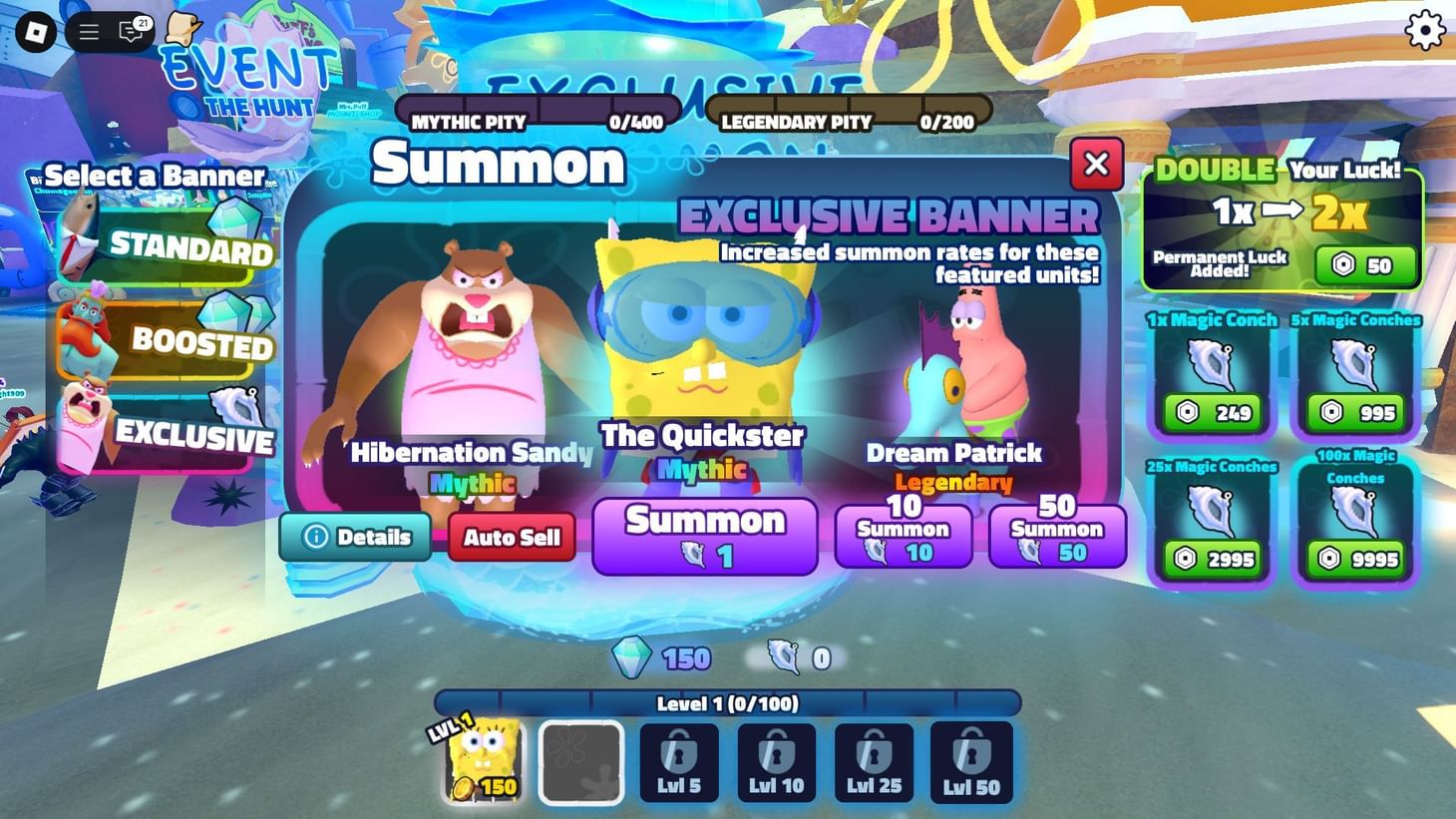Select the SpongeBob unit in the hotbar
This screenshot has width=1456, height=819.
click(x=481, y=761)
